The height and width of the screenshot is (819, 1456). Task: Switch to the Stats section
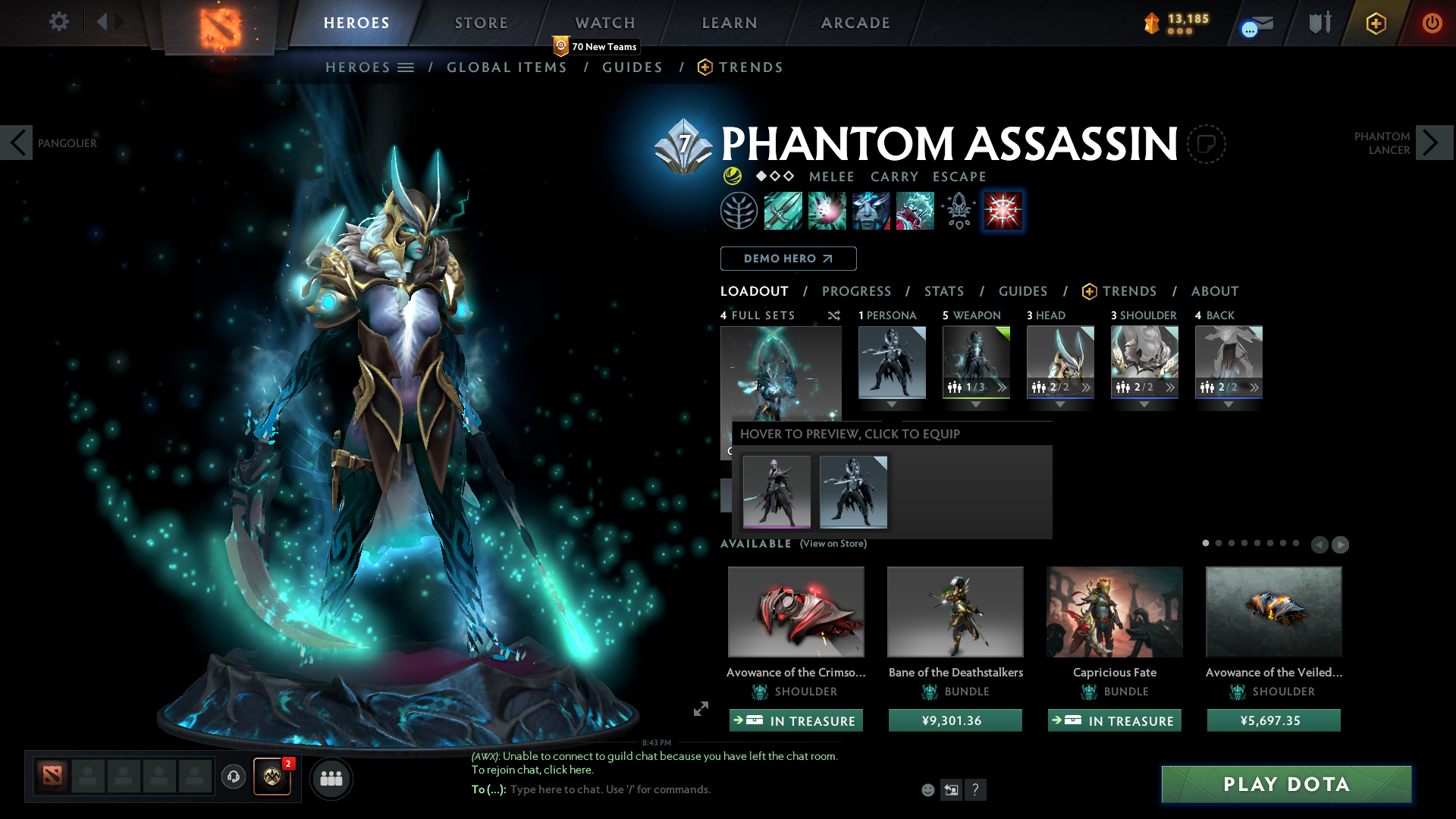(944, 291)
